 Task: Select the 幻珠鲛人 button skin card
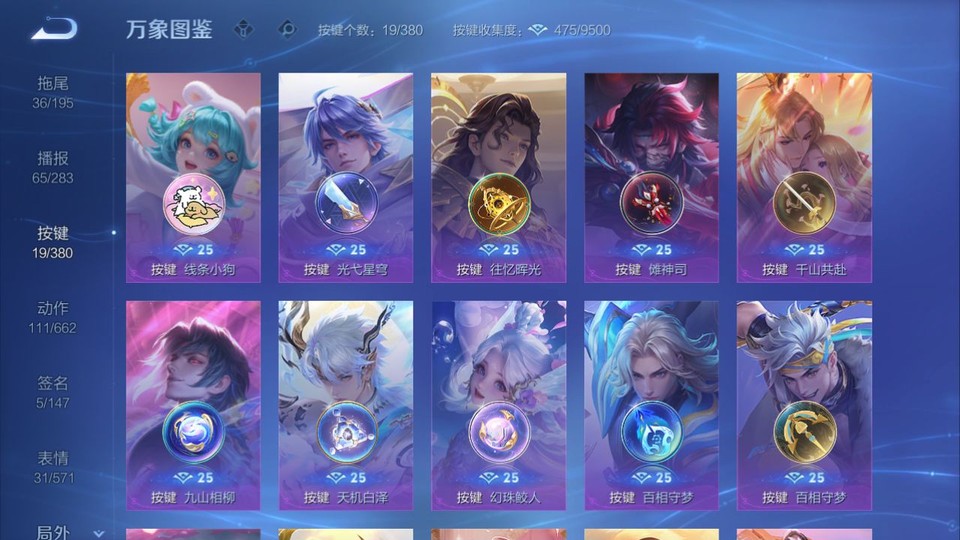click(498, 405)
